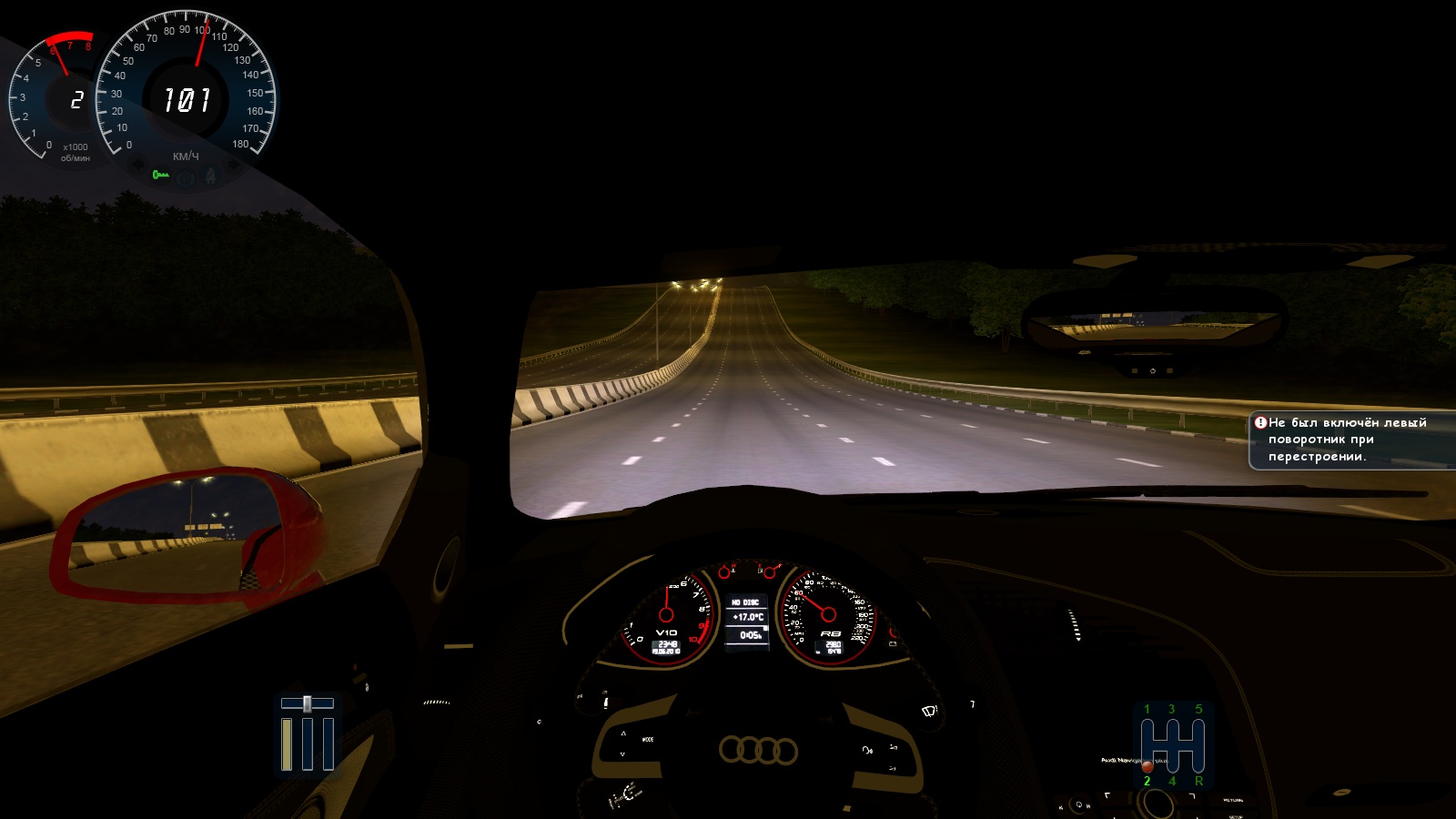Choose gear 3 on the shifter diagram
1456x819 pixels.
tap(1172, 710)
